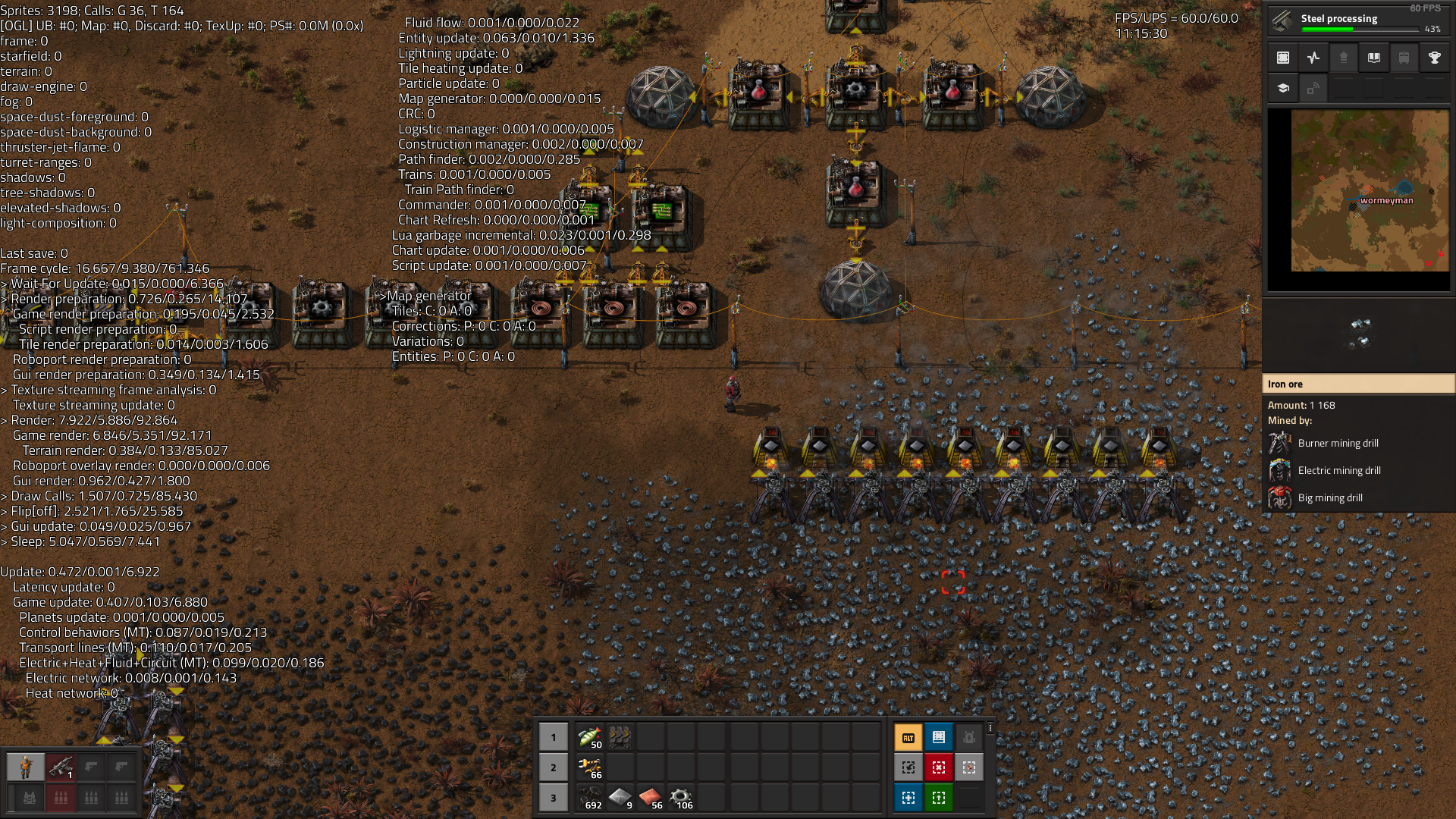Select the fish slot with 50
Image resolution: width=1456 pixels, height=819 pixels.
(x=590, y=737)
